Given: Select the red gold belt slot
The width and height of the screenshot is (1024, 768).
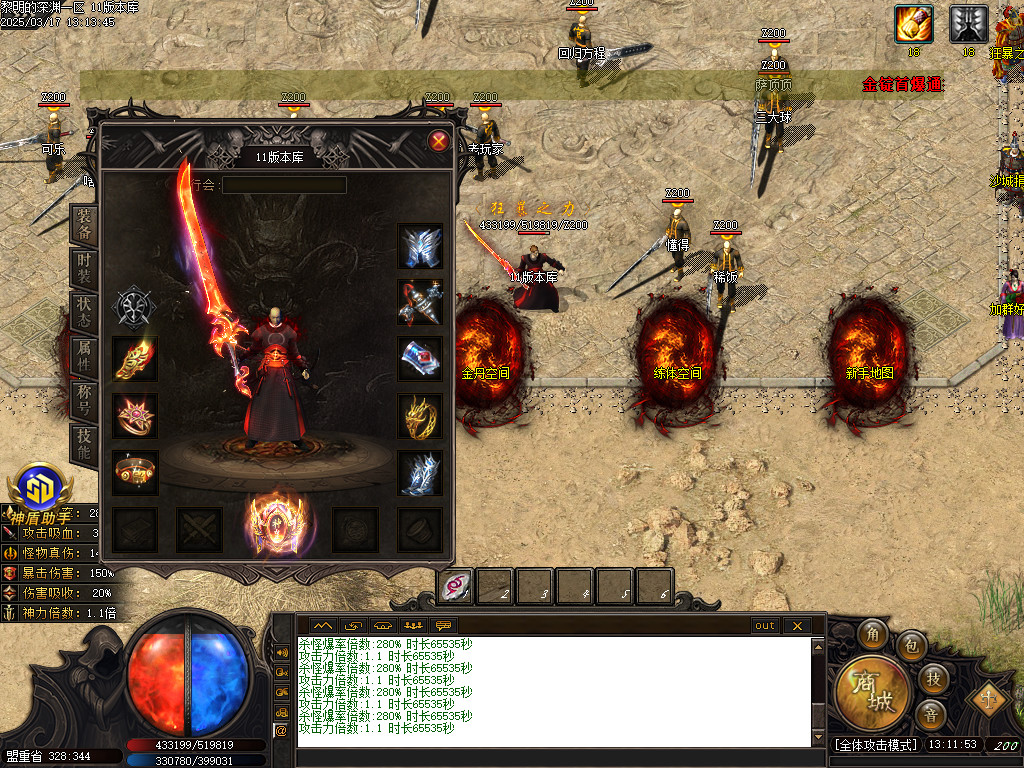Looking at the screenshot, I should (x=134, y=472).
